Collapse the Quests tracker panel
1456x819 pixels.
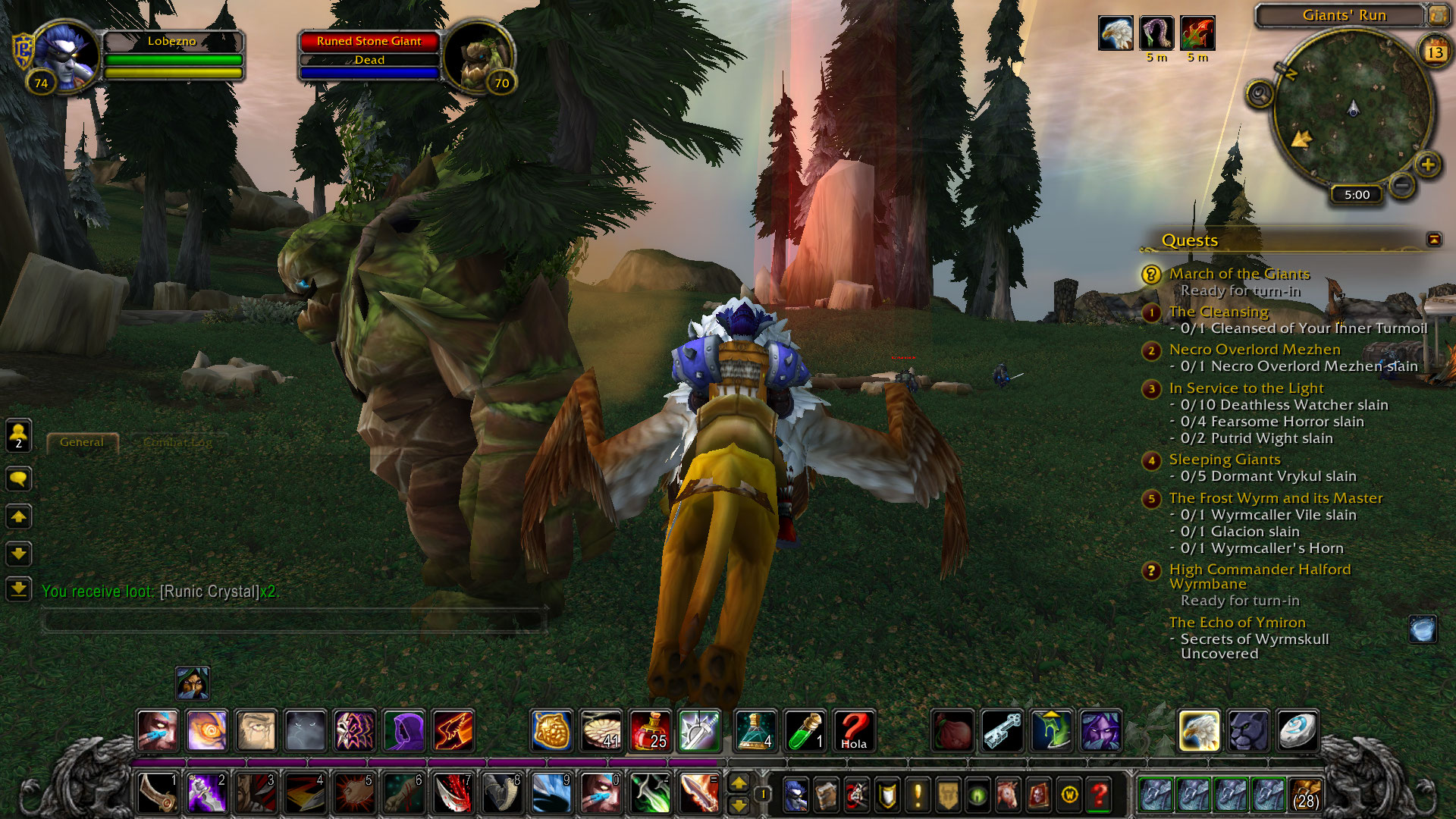click(x=1434, y=240)
